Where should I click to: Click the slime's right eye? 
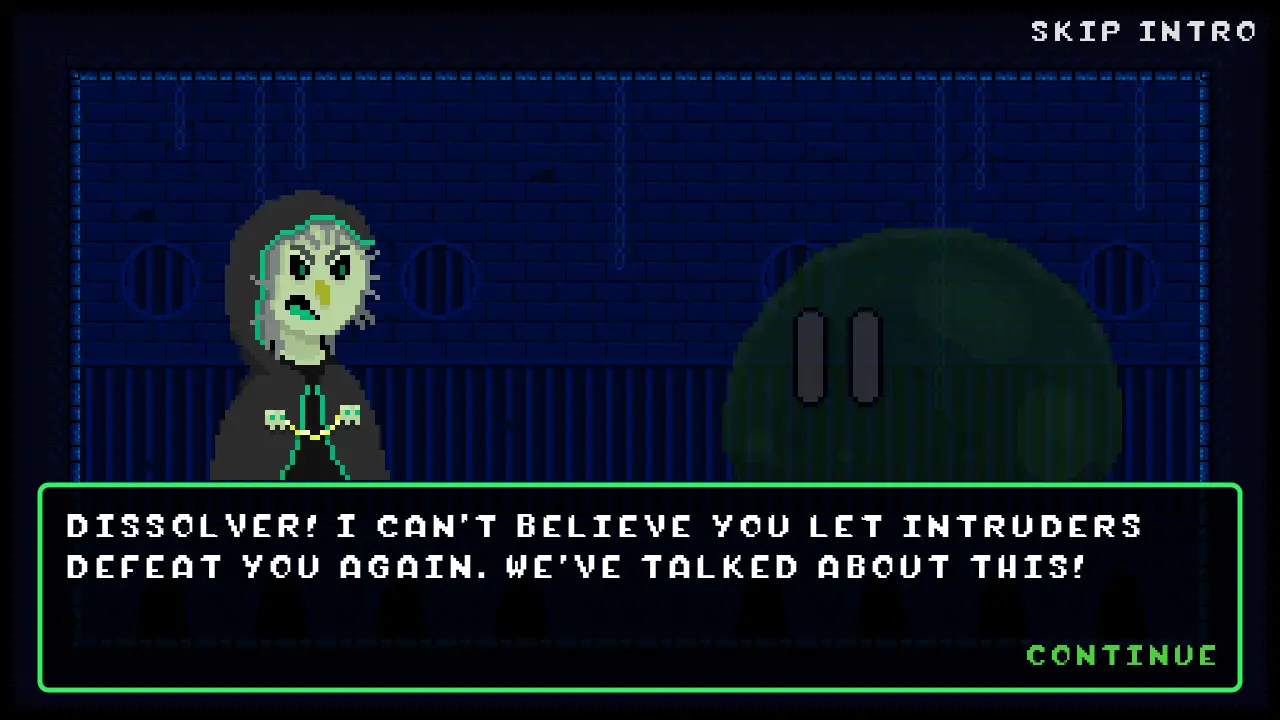(865, 355)
